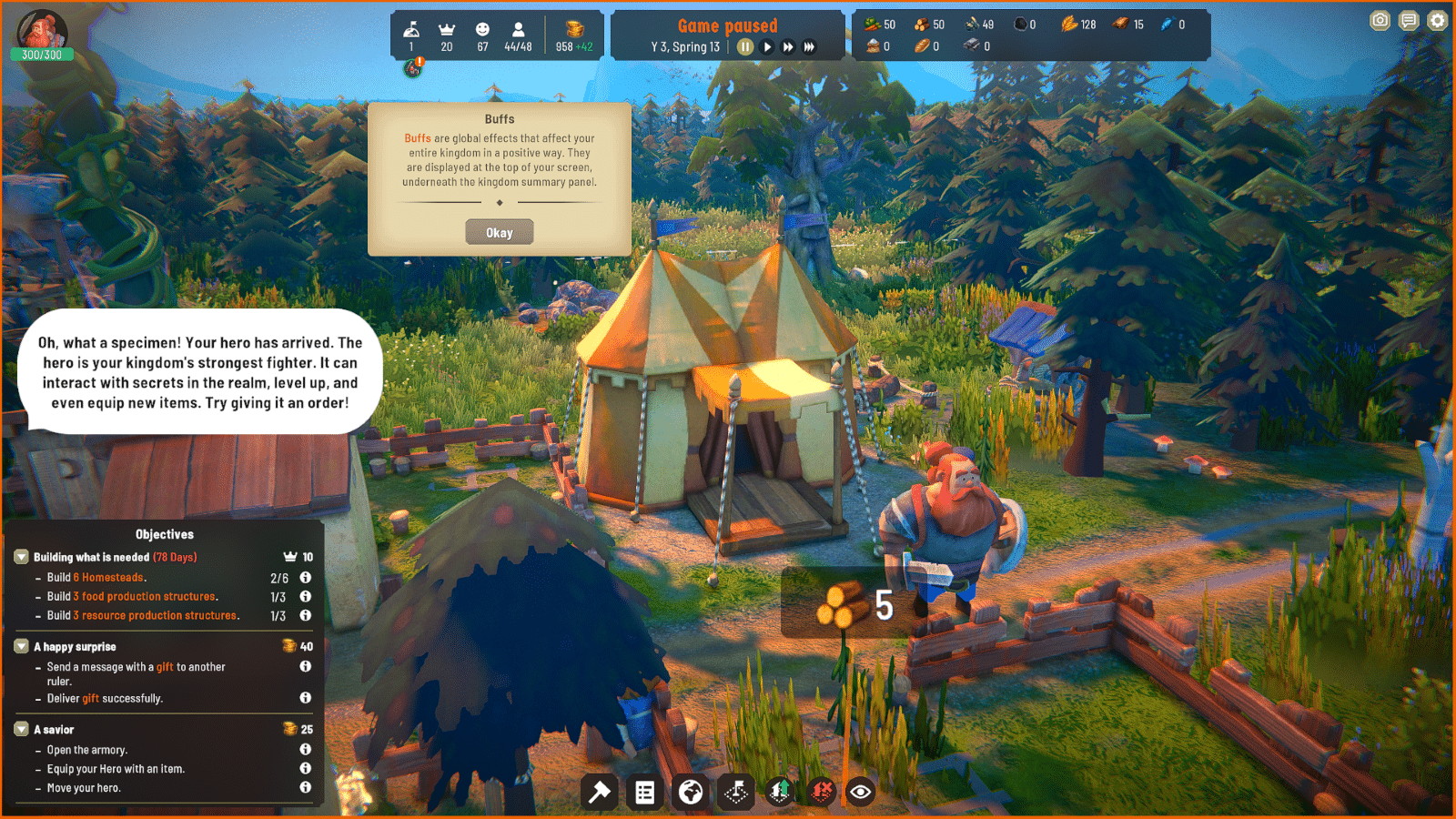The width and height of the screenshot is (1456, 819).
Task: Open the production ledger list
Action: 645,793
